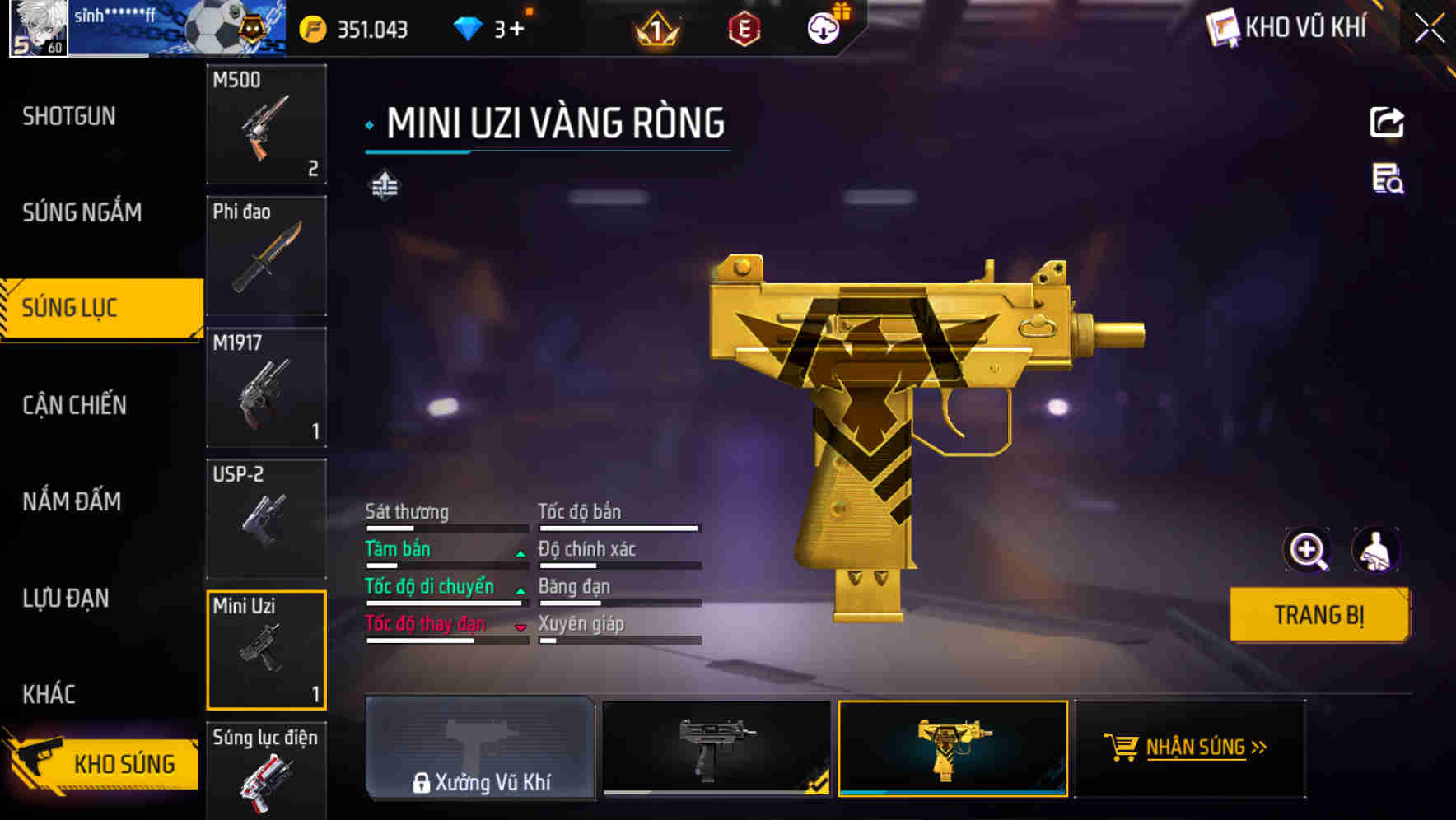The height and width of the screenshot is (820, 1456).
Task: Select the upgrade badge icon below the weapon name
Action: pyautogui.click(x=386, y=185)
